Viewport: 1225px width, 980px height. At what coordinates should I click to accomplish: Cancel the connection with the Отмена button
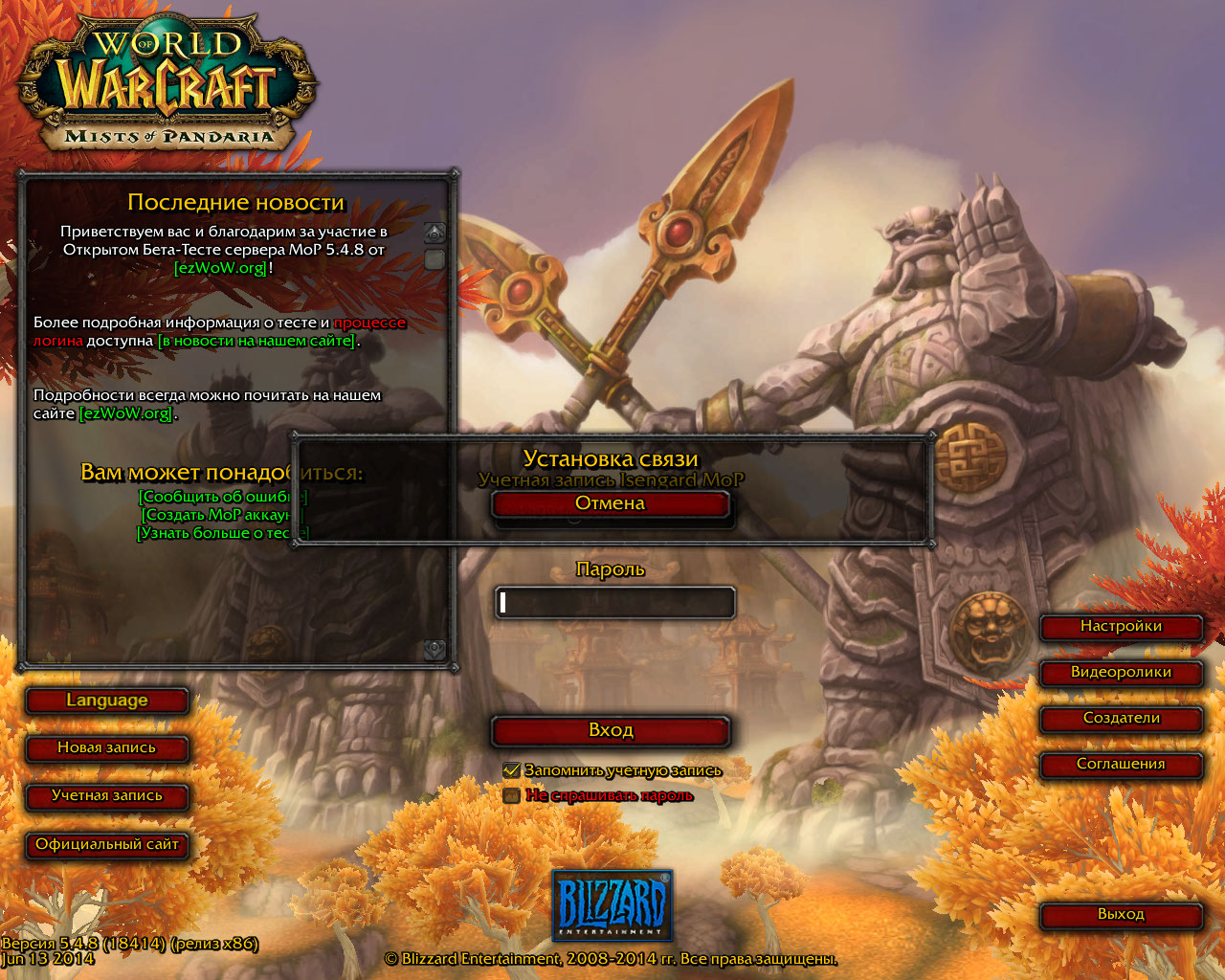[611, 504]
